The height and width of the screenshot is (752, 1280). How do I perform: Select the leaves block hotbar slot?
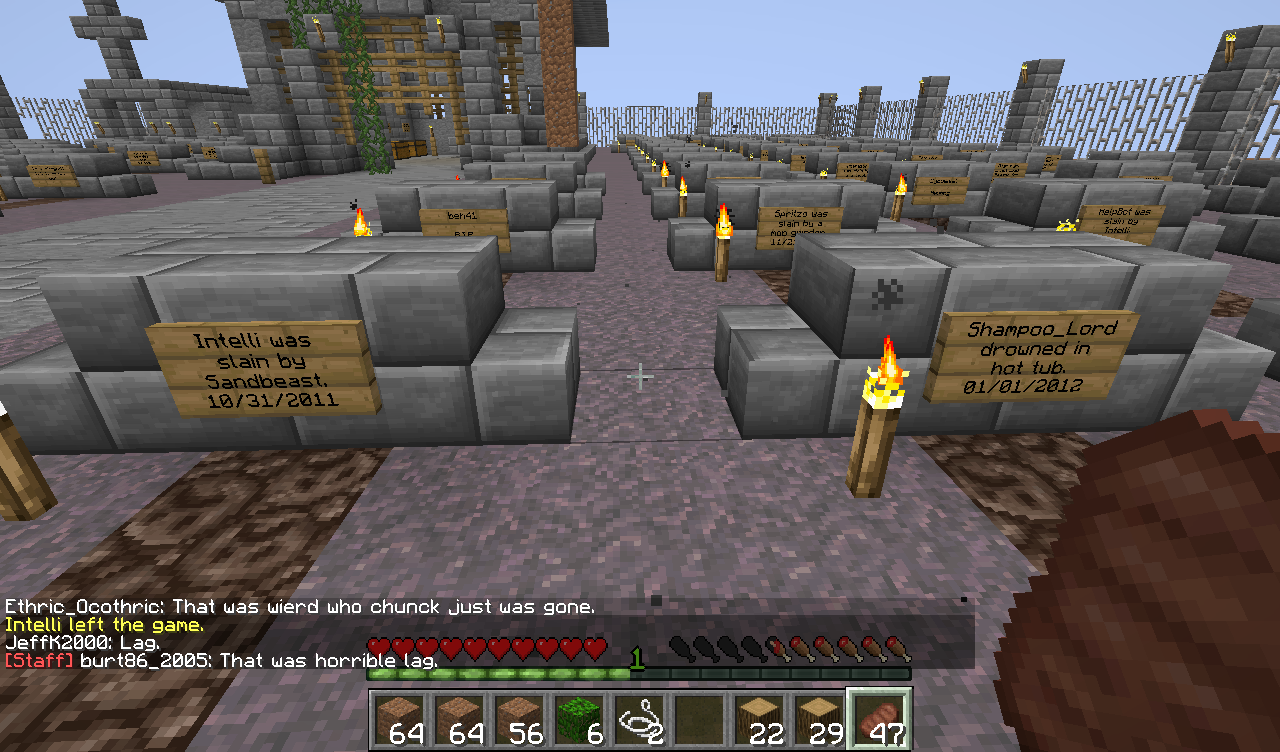[578, 718]
